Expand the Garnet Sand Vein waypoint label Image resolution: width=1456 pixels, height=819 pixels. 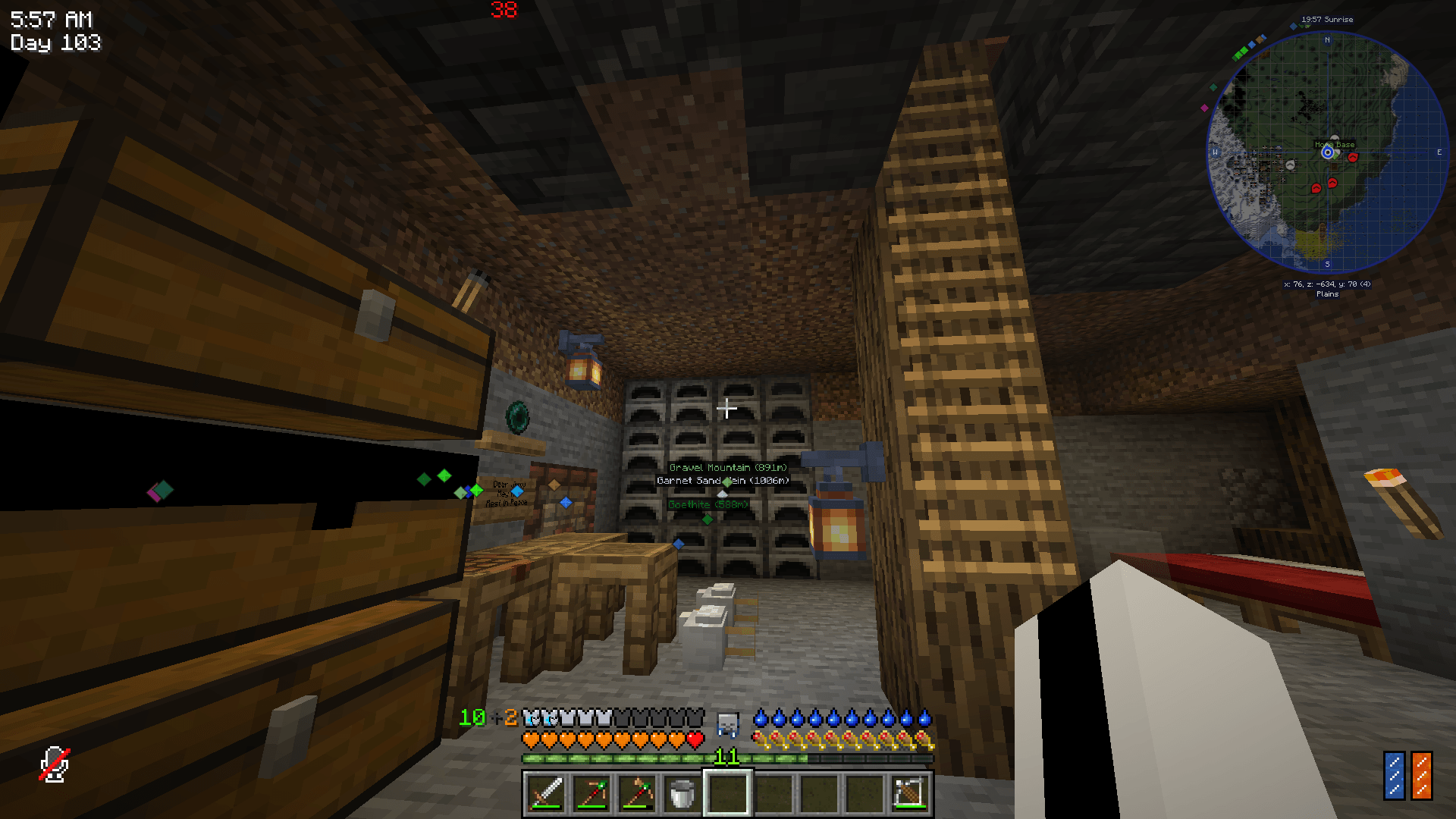tap(721, 480)
